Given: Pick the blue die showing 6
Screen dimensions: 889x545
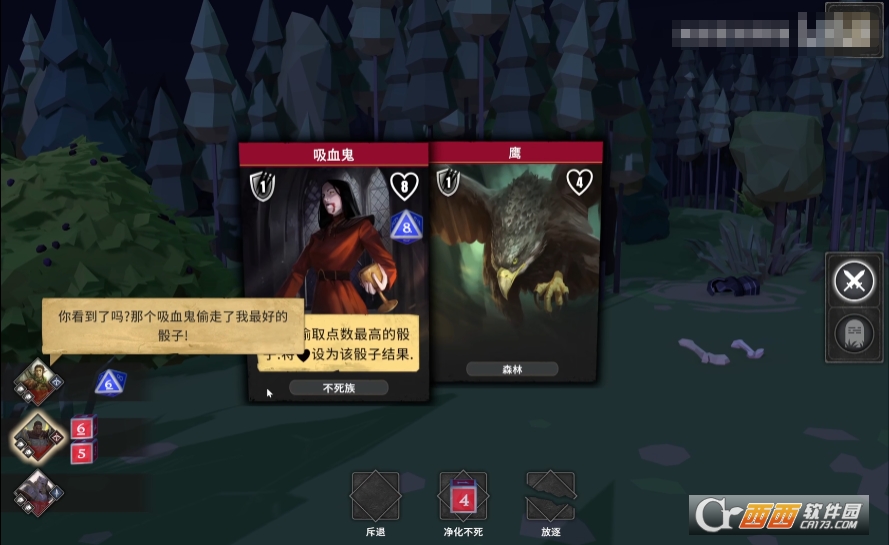Looking at the screenshot, I should tap(108, 382).
